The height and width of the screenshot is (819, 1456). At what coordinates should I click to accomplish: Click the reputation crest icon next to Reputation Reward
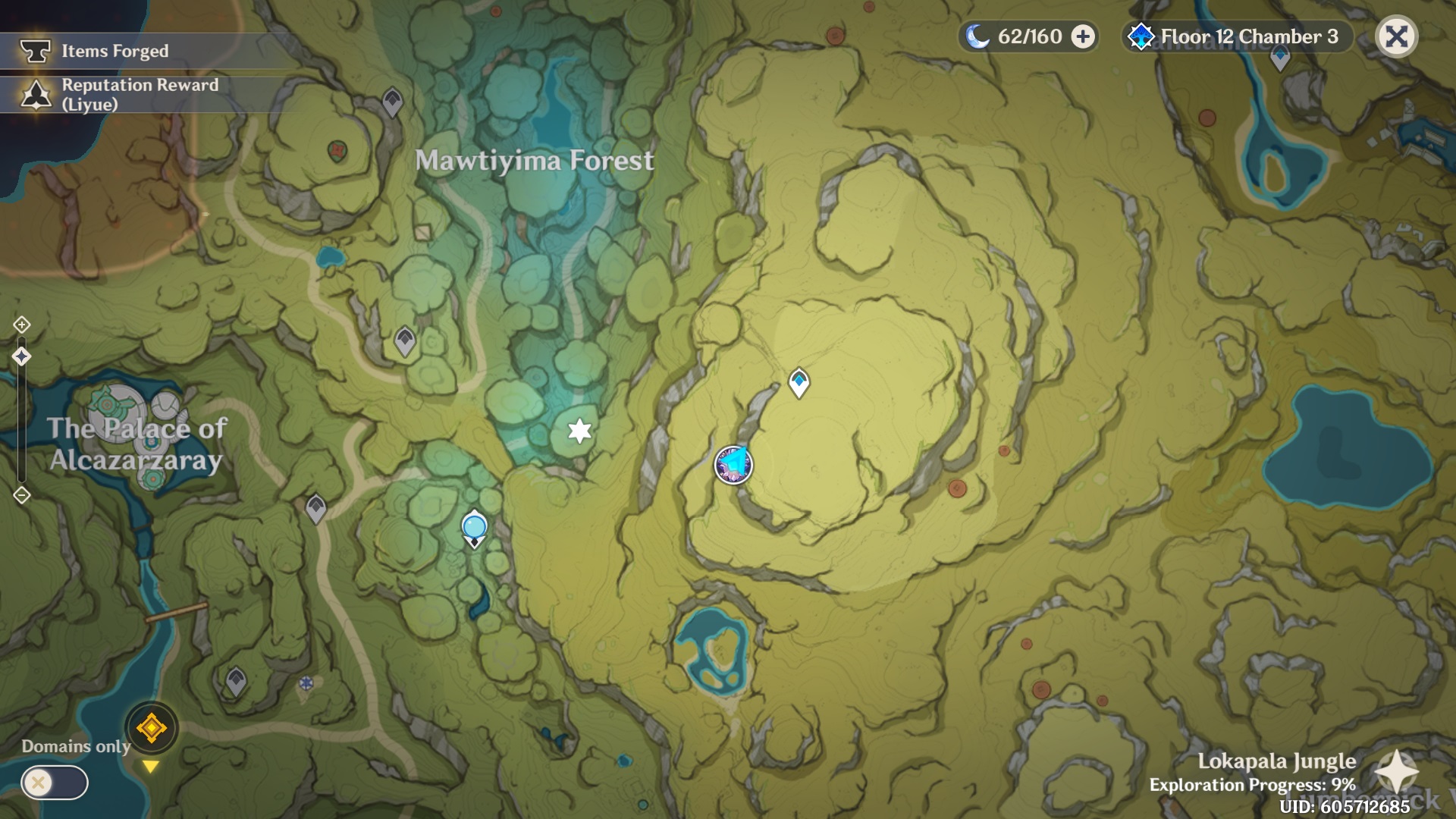34,93
